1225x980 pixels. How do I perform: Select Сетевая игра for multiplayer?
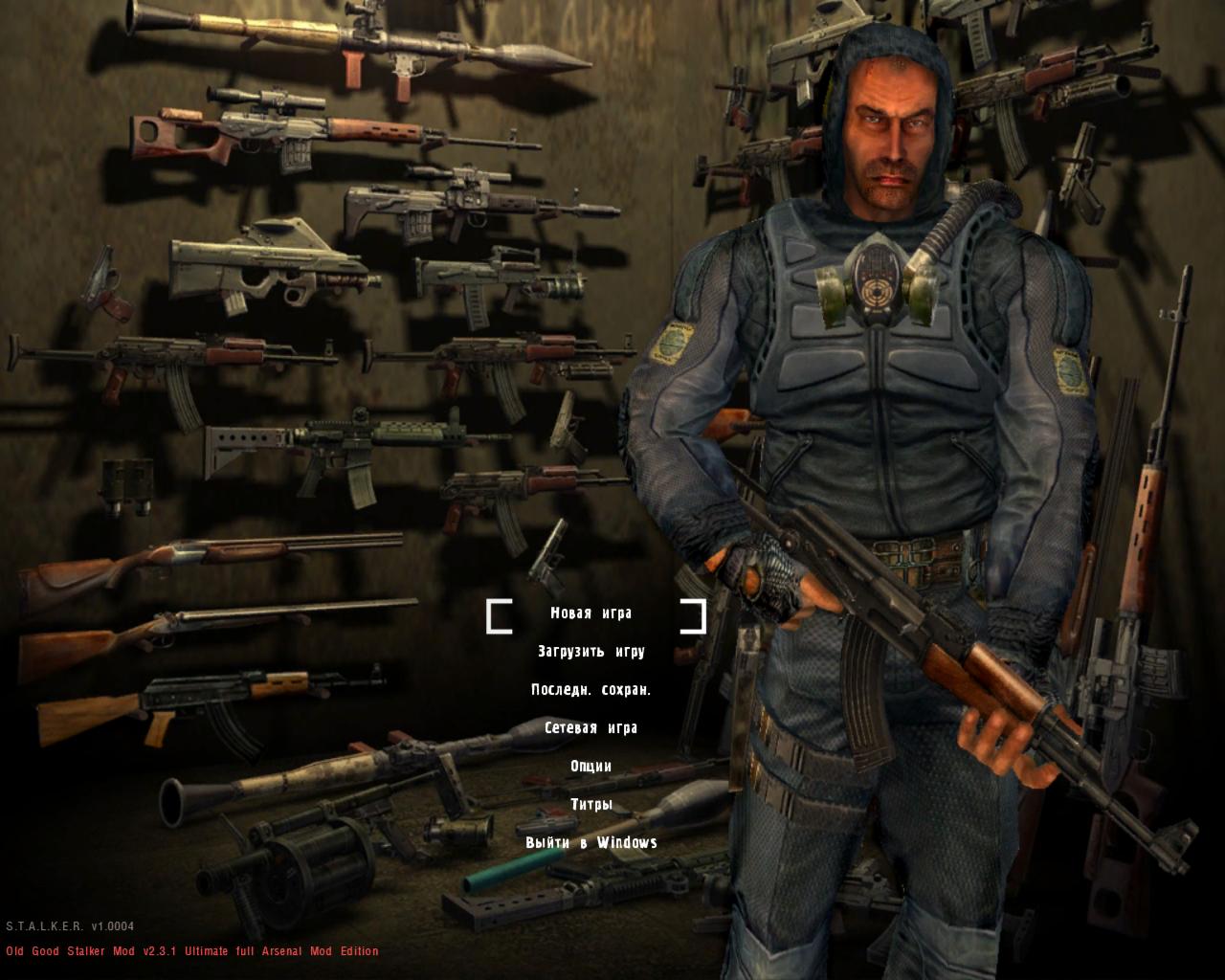591,728
